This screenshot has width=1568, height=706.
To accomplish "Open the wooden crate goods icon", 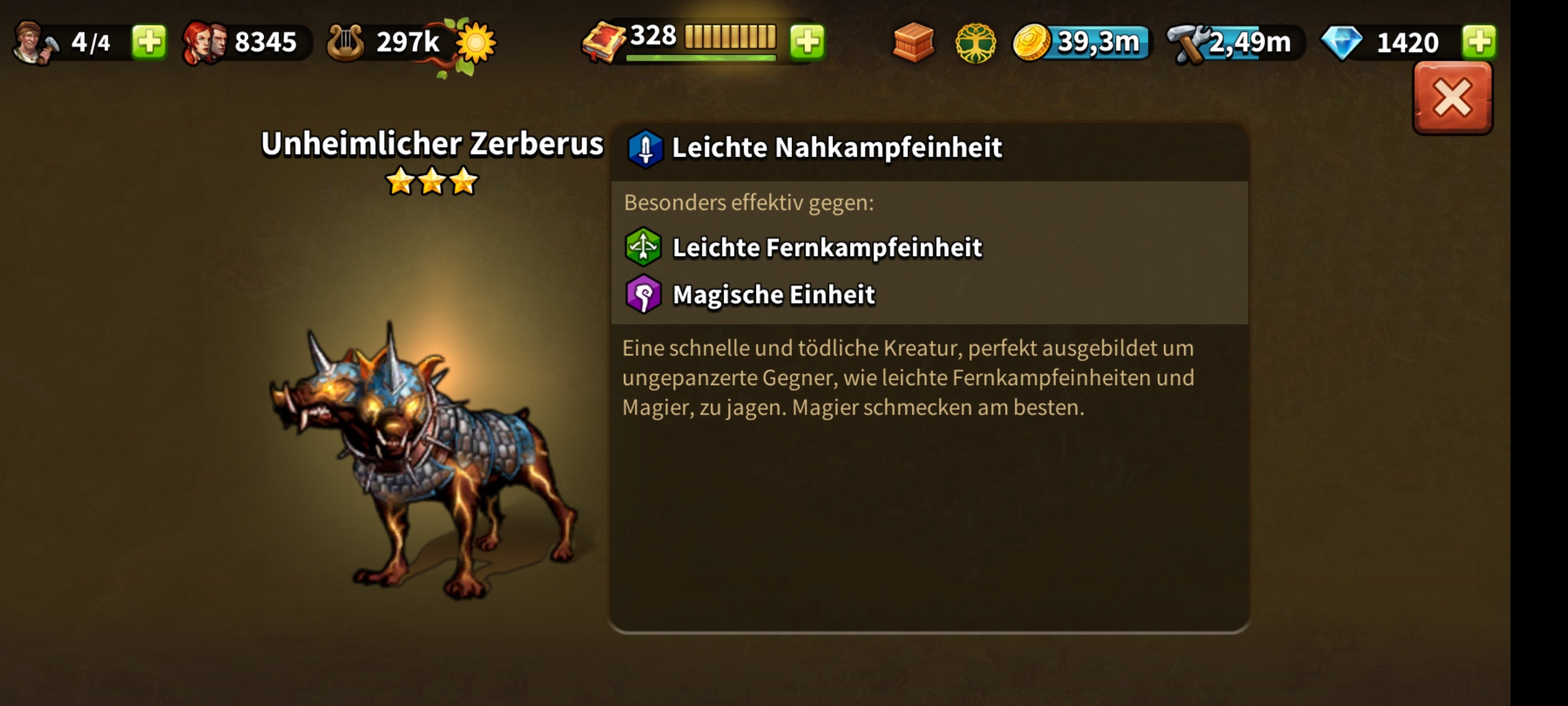I will pyautogui.click(x=913, y=42).
